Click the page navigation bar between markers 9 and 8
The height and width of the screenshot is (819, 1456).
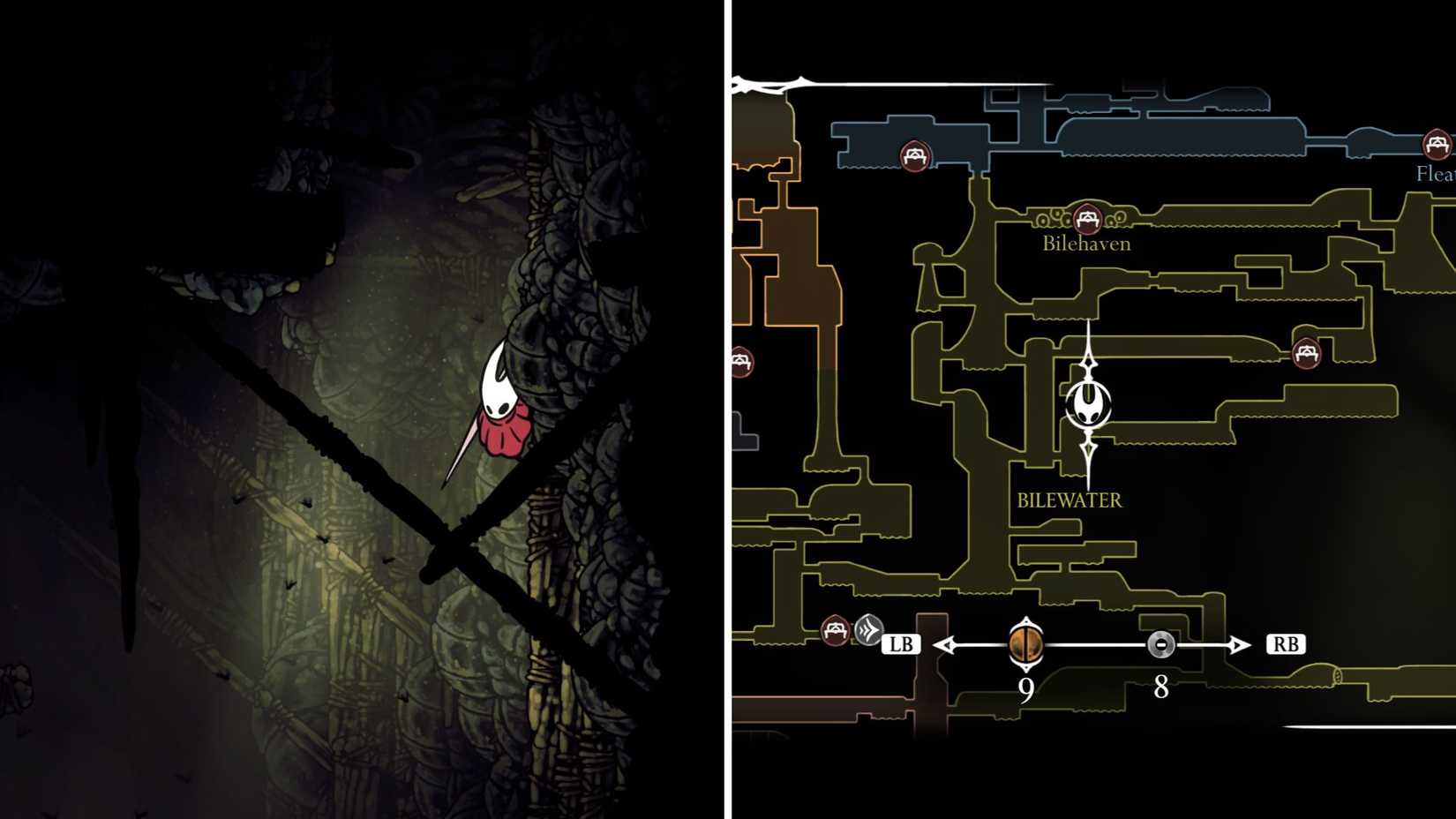(x=1094, y=643)
